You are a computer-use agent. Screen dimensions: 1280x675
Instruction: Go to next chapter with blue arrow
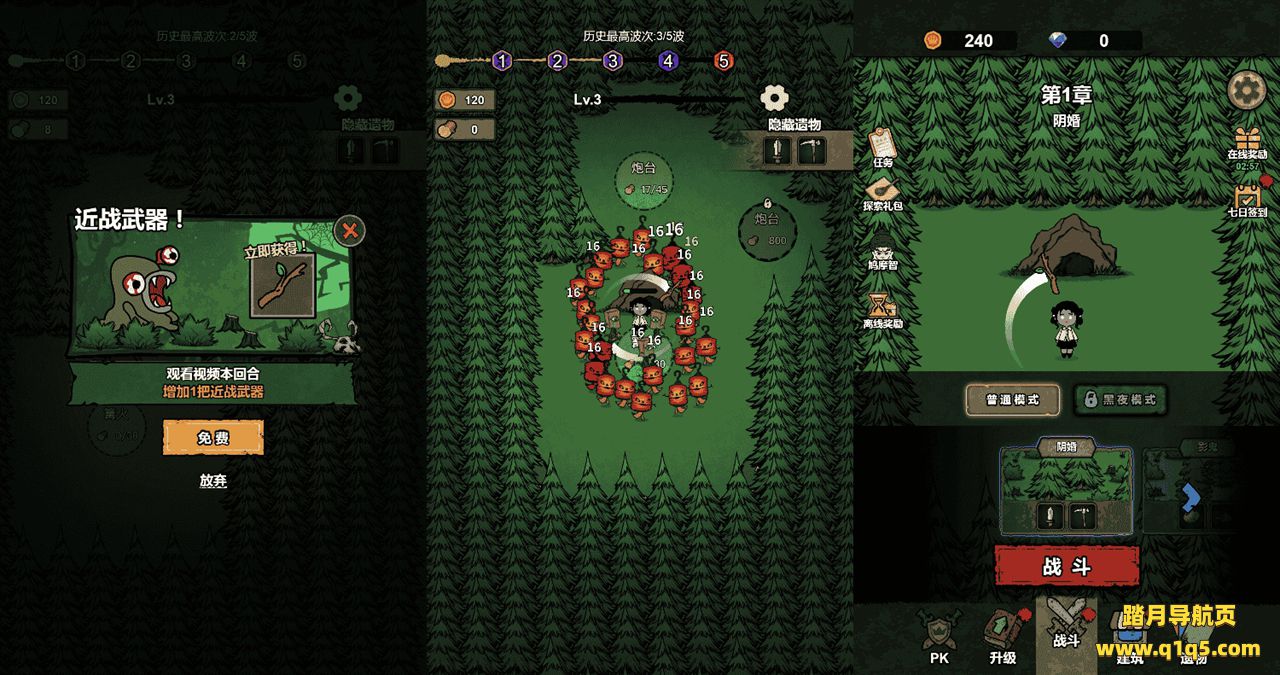point(1190,495)
